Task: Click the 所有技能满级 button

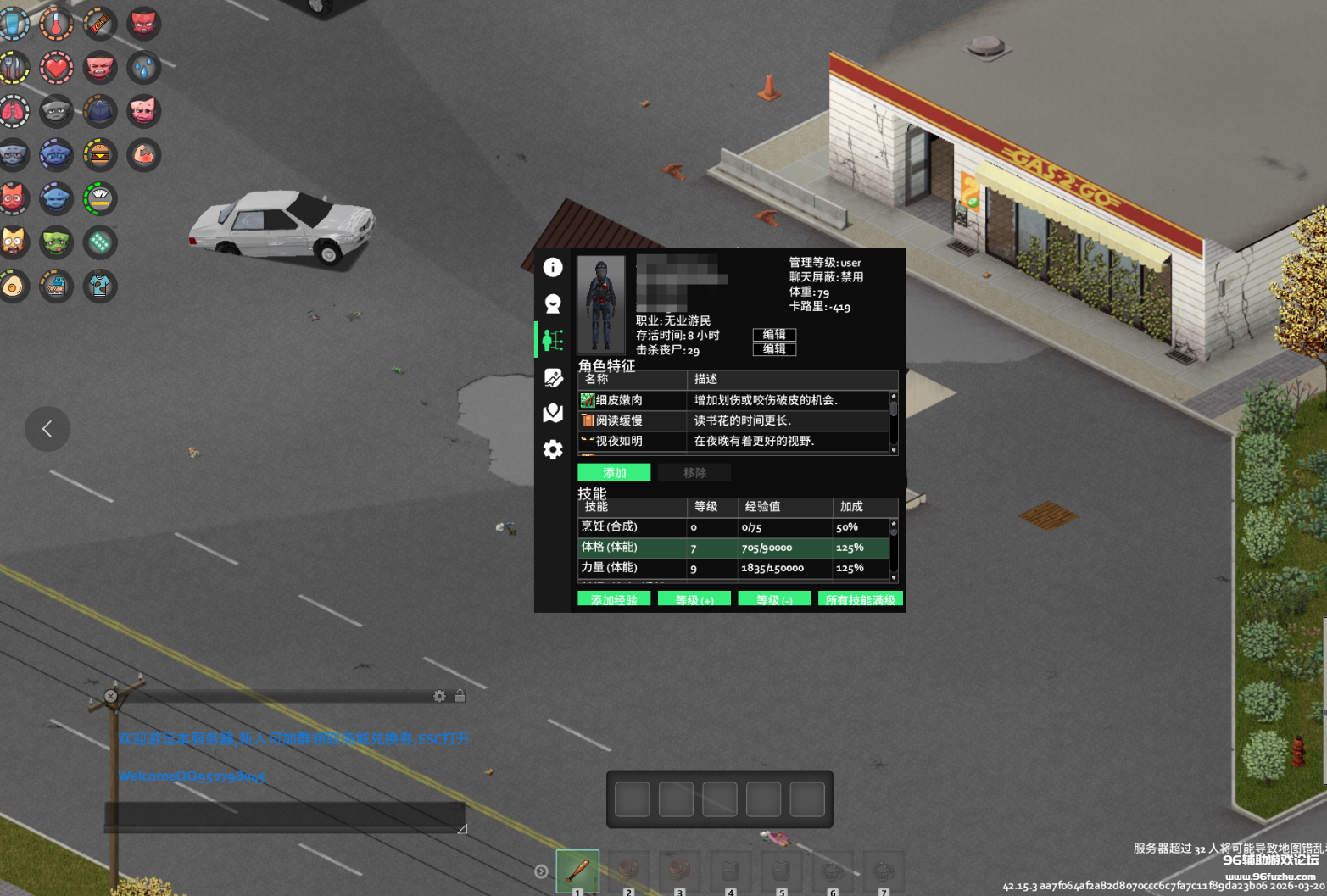Action: coord(860,598)
